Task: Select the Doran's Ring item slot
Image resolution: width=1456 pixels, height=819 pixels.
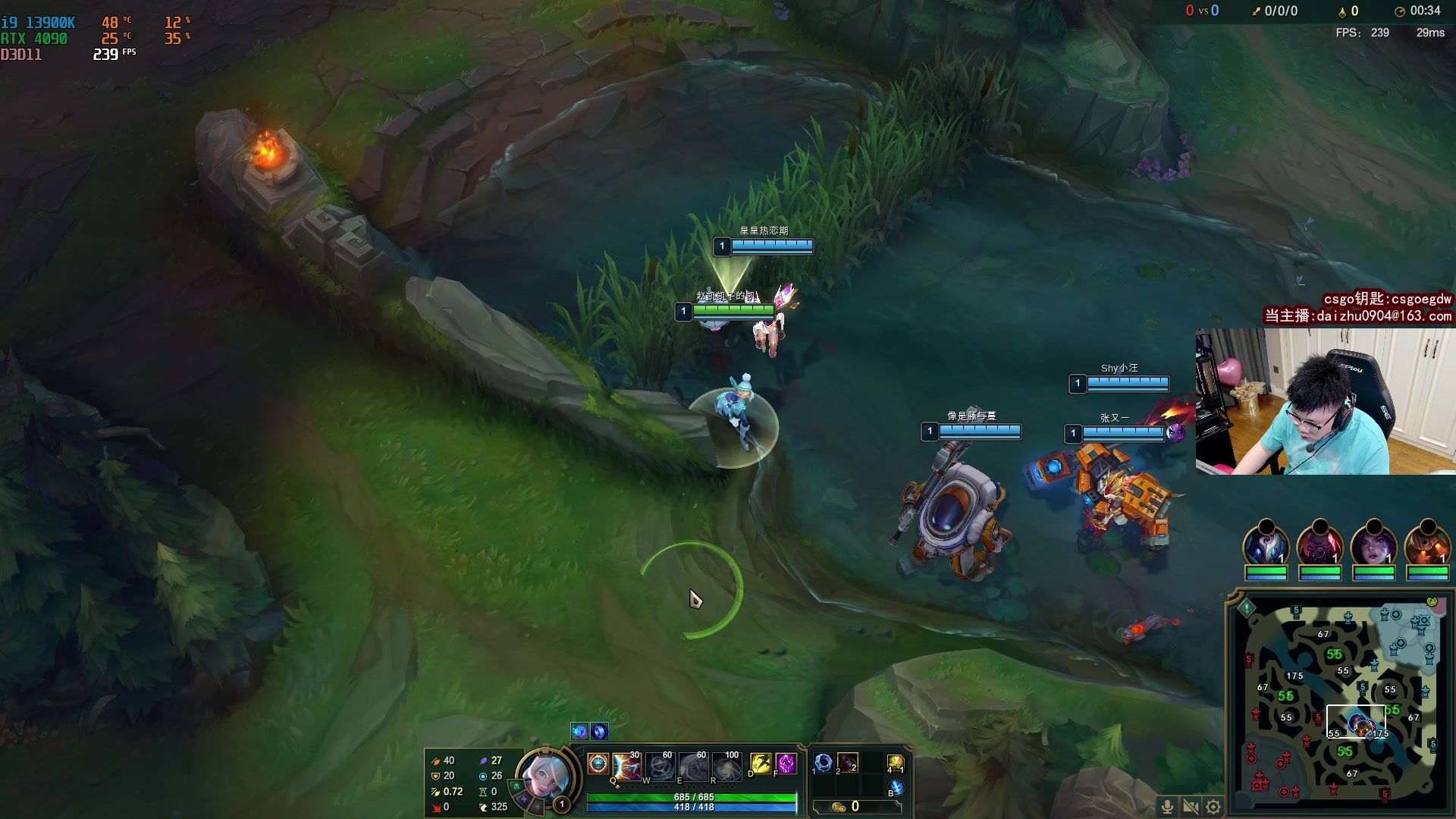Action: [824, 763]
